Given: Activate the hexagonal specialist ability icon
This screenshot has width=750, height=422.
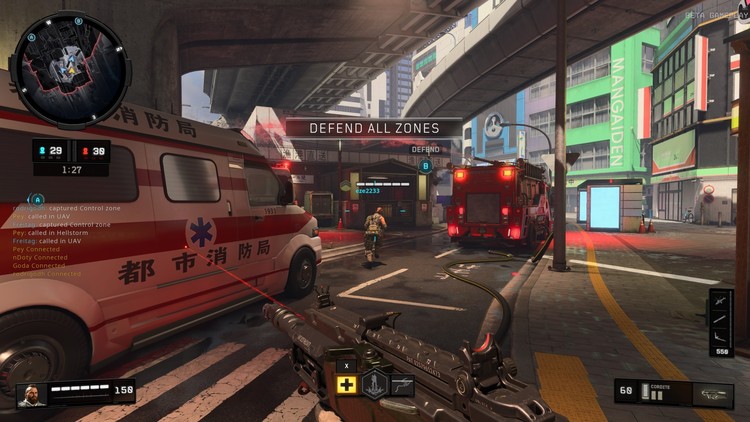Looking at the screenshot, I should click(x=375, y=384).
